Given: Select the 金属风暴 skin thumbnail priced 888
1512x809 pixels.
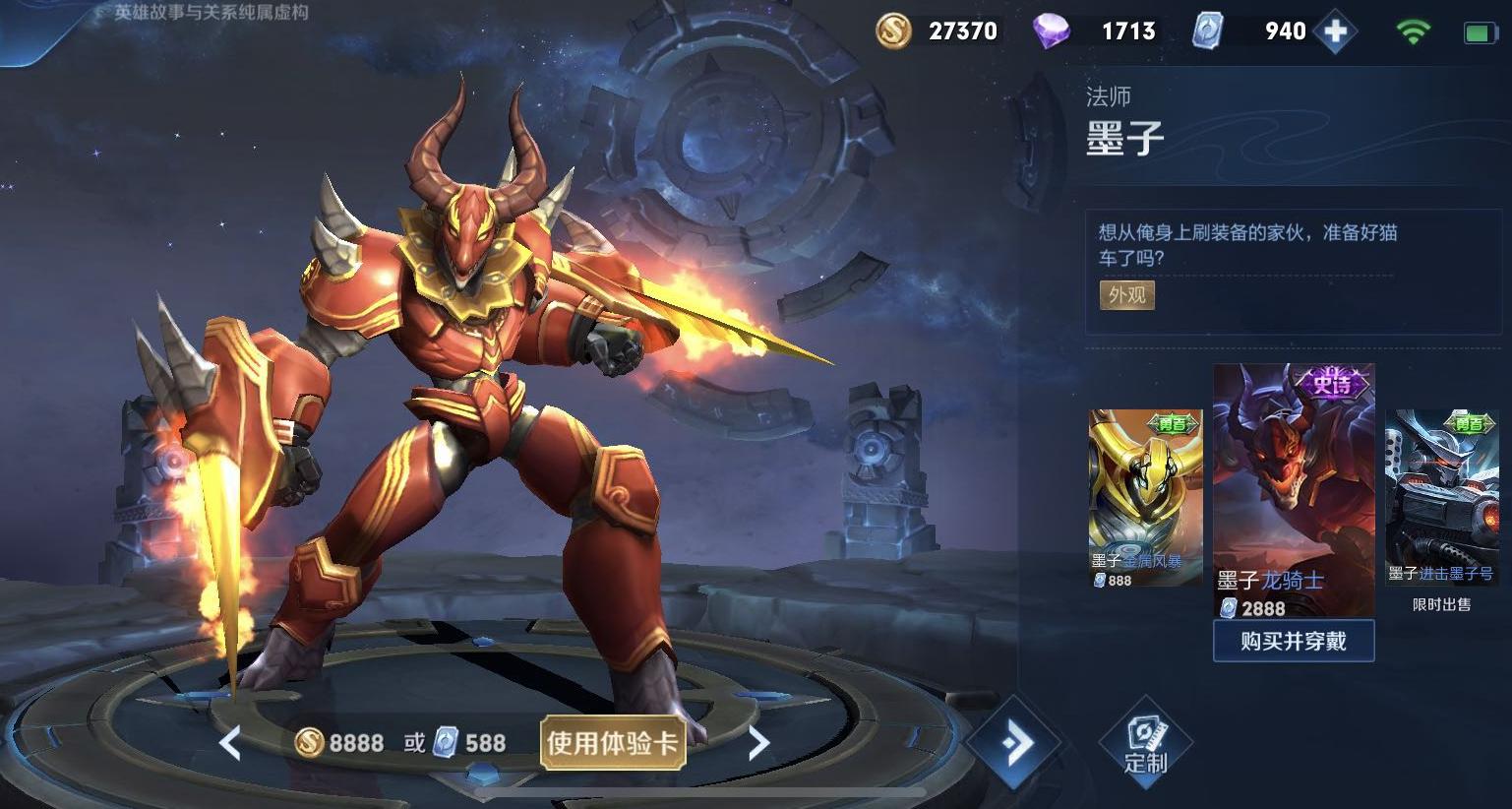Looking at the screenshot, I should [x=1143, y=492].
